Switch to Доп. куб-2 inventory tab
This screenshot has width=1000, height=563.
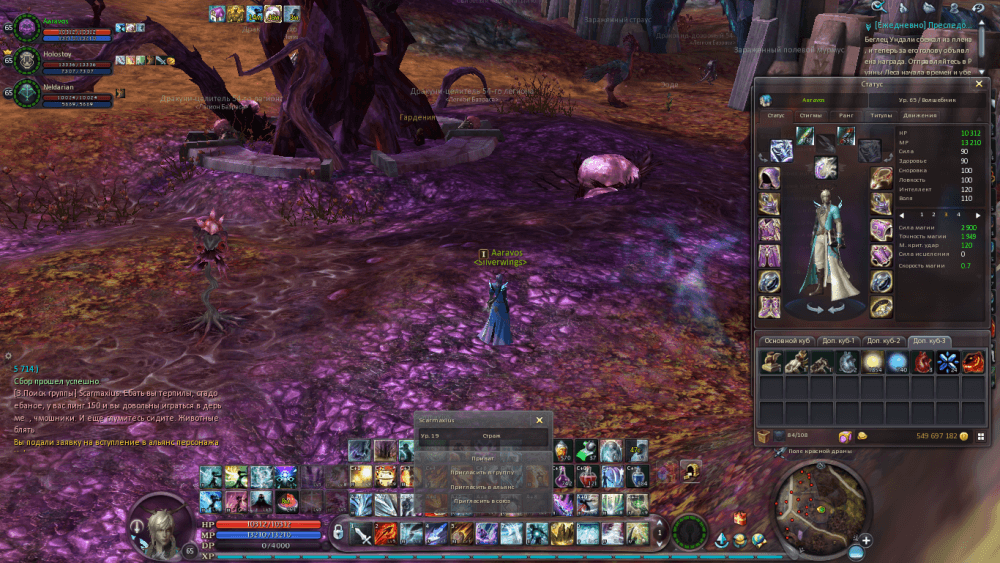[x=884, y=341]
